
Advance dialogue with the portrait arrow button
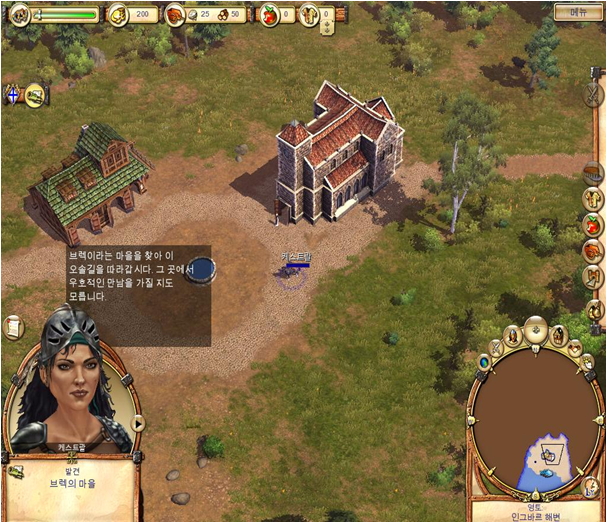[138, 423]
